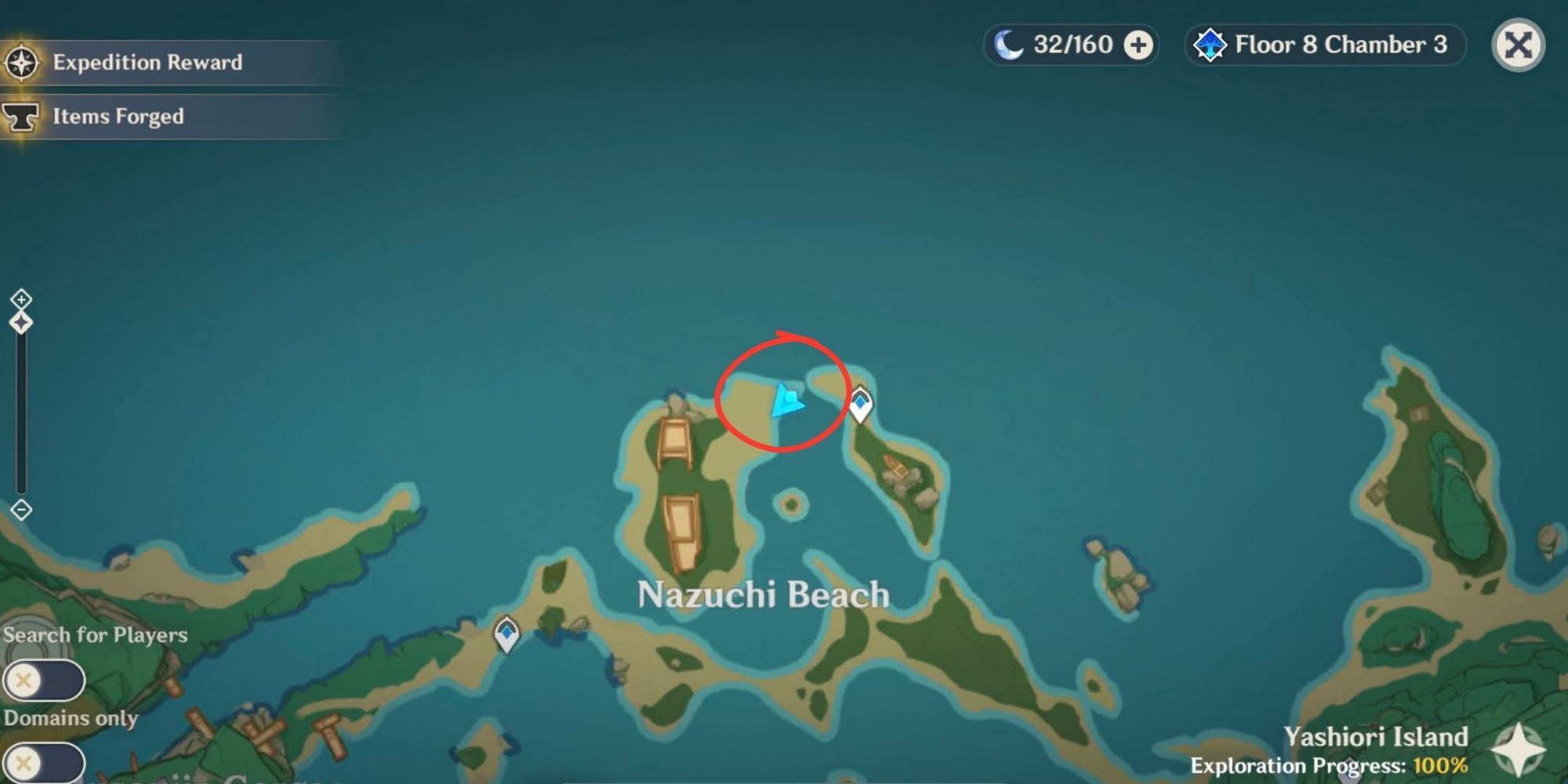Toggle the zoom layer diamond on the left slider

(21, 321)
